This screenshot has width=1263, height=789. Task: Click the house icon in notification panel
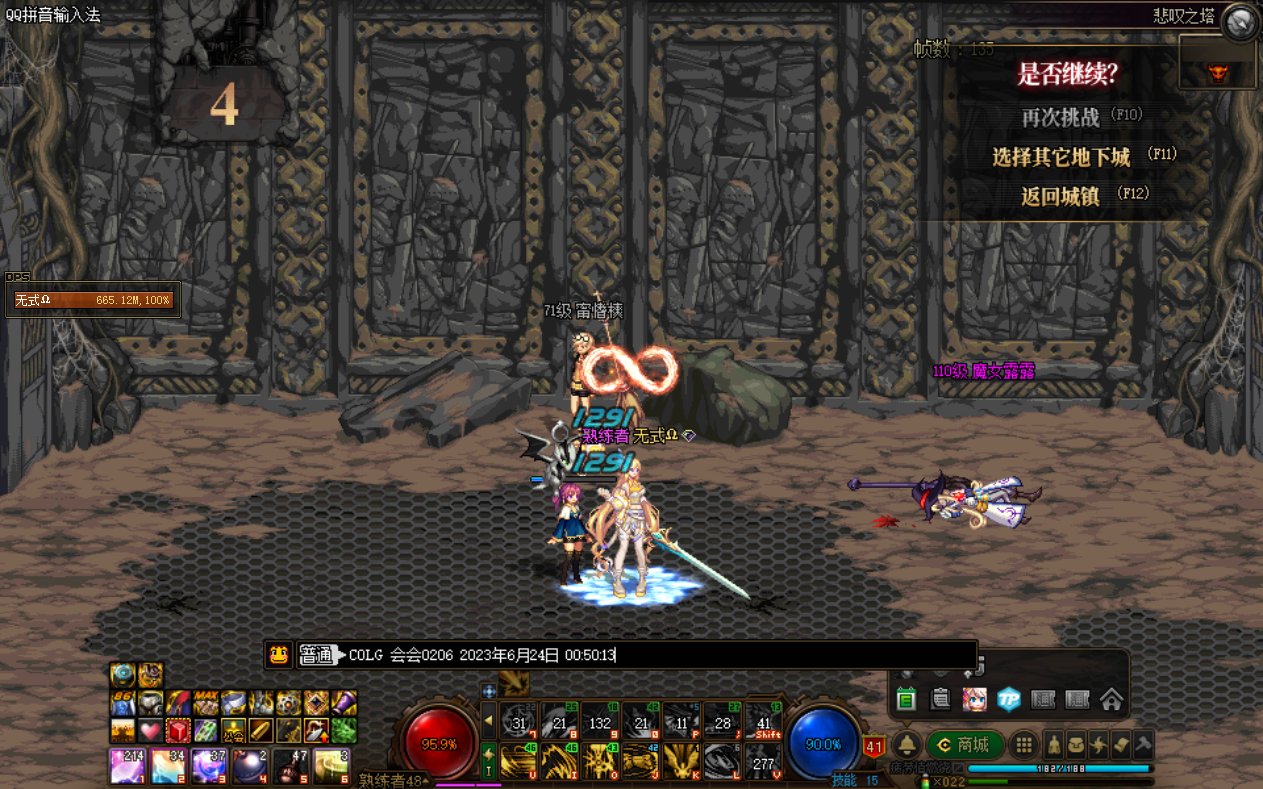1111,700
